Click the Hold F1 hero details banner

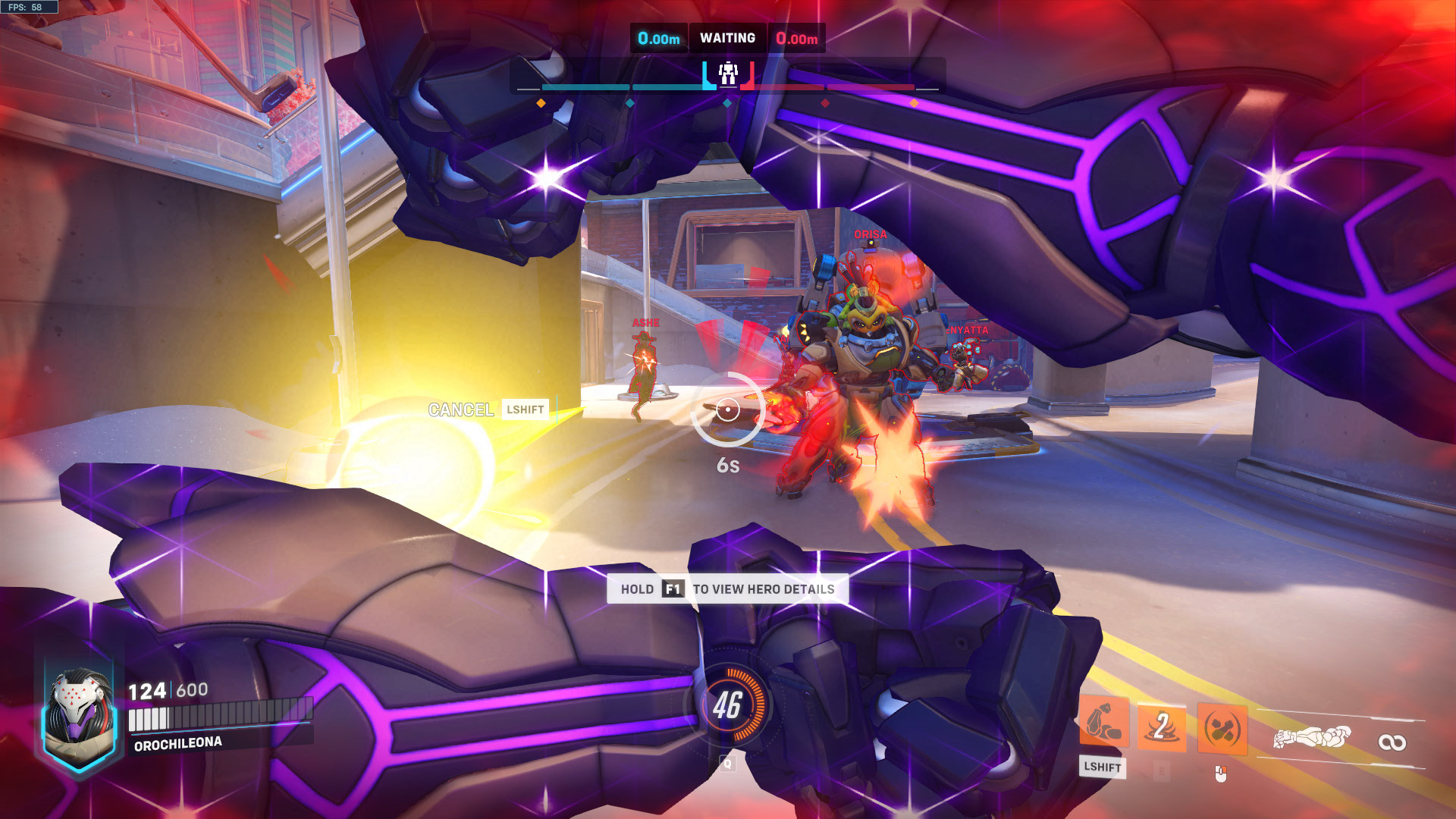[727, 589]
